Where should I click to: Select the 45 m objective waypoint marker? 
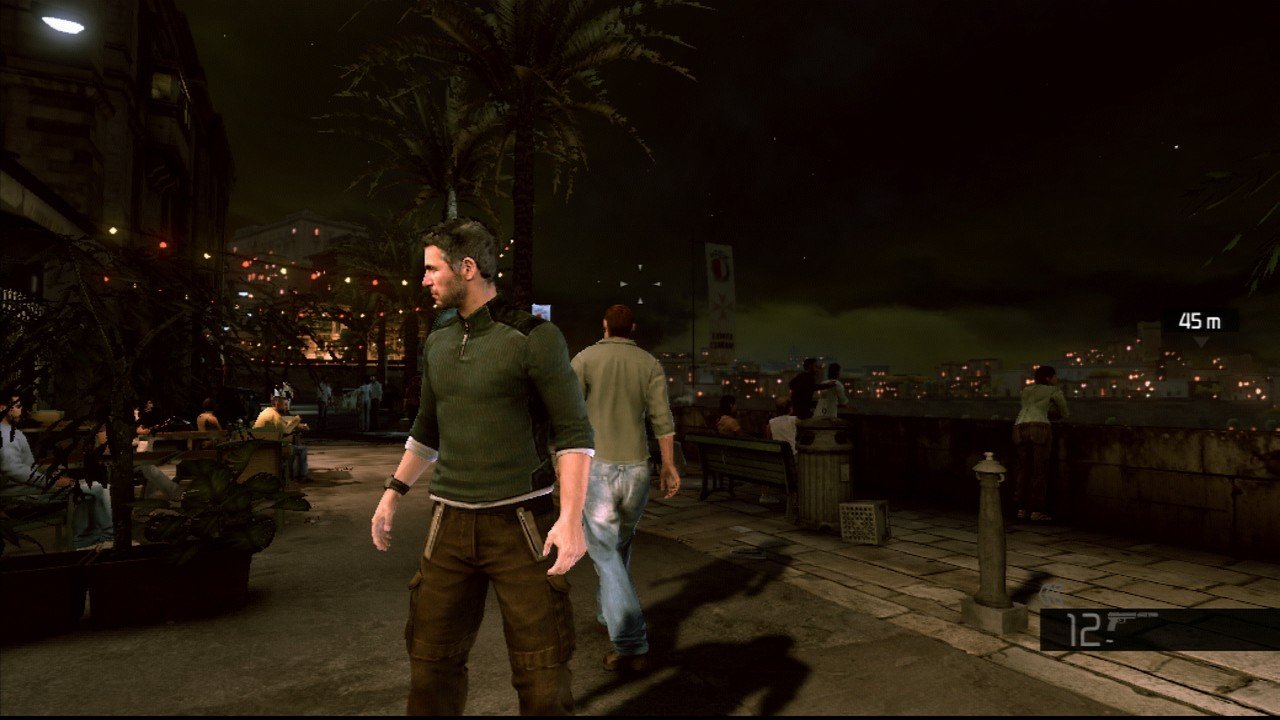point(1200,323)
